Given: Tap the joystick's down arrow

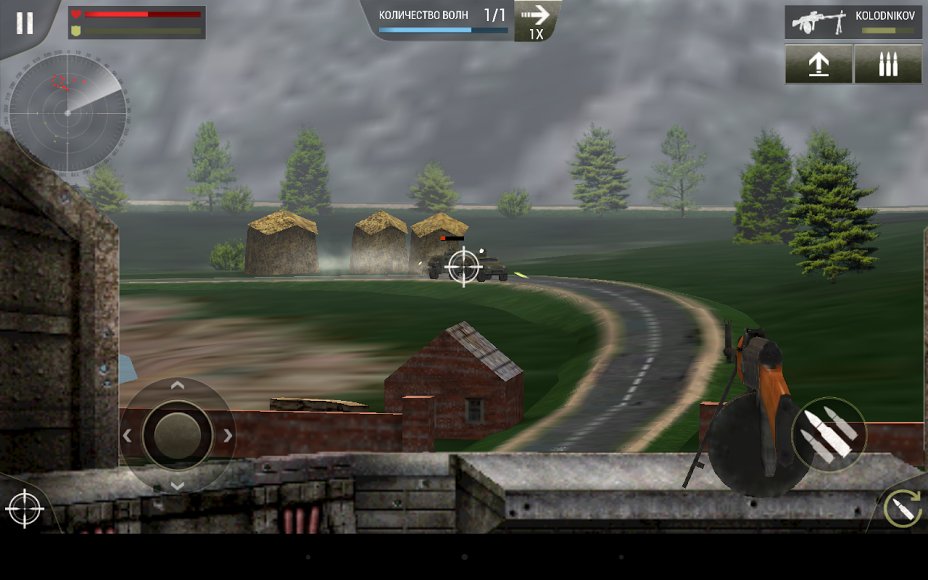Looking at the screenshot, I should click(x=177, y=485).
